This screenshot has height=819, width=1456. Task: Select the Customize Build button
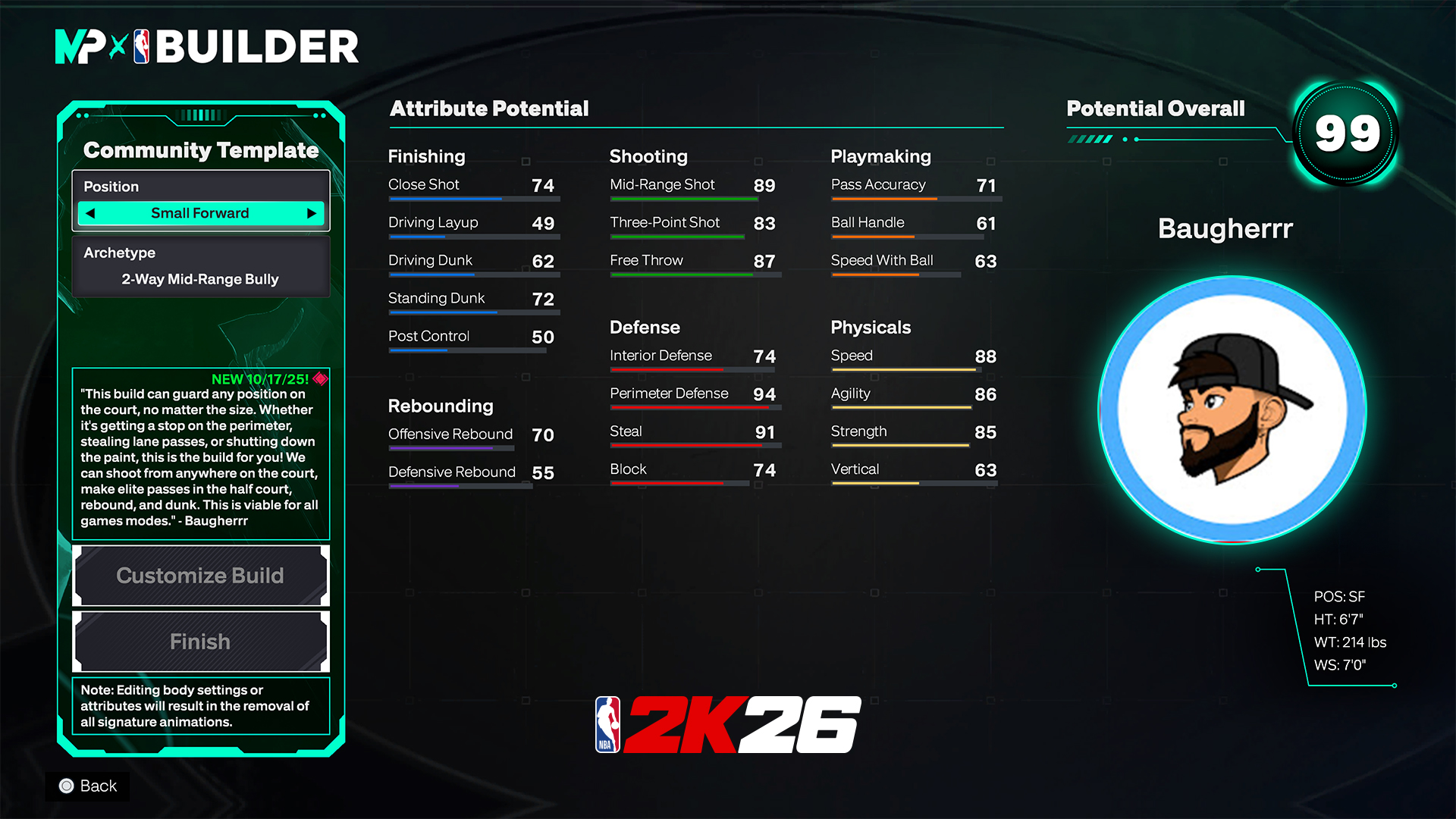tap(200, 576)
